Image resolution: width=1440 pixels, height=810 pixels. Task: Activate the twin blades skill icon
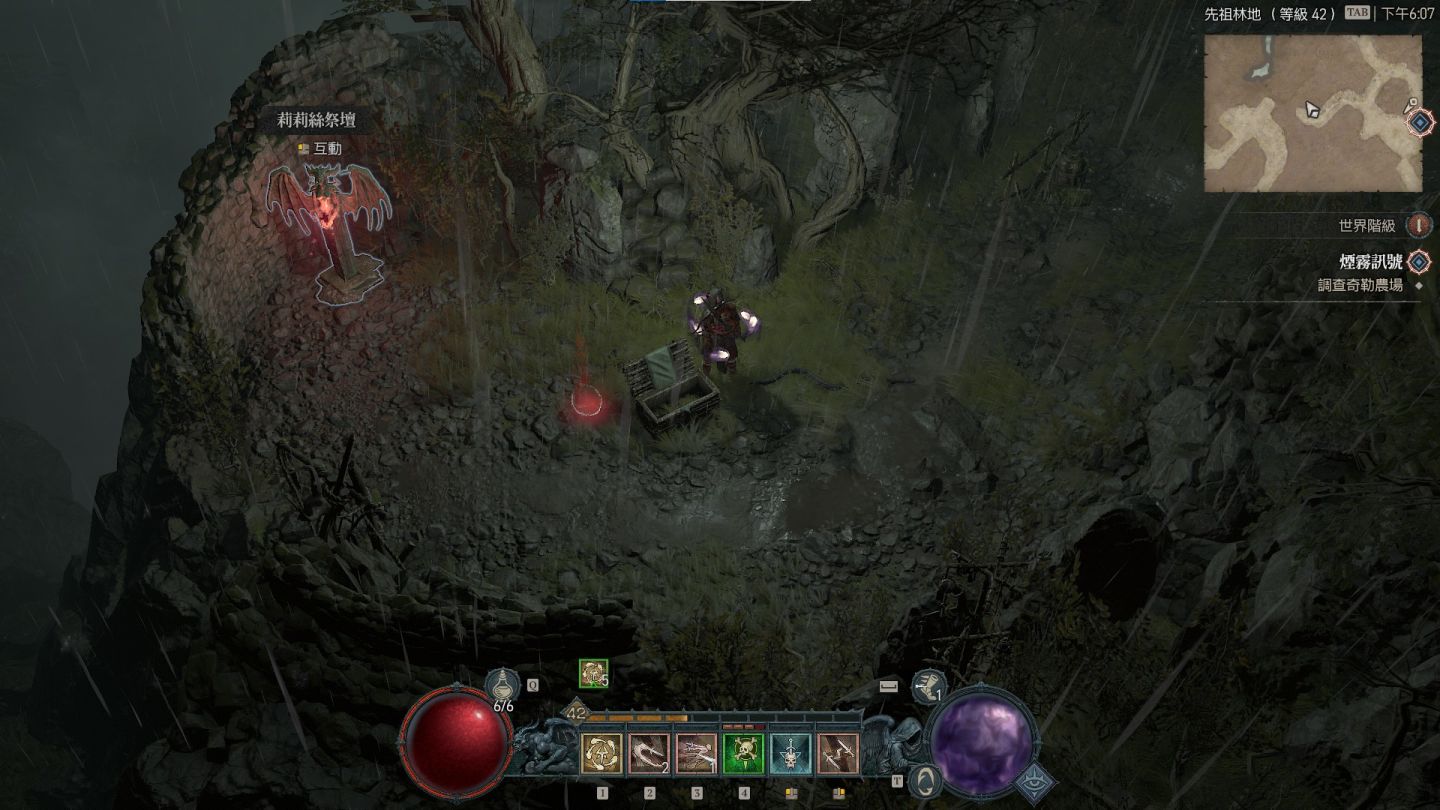[838, 754]
